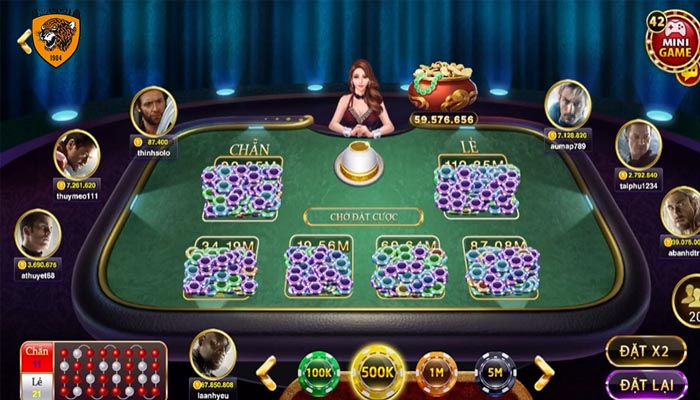The width and height of the screenshot is (700, 400).
Task: Pick the 1M orange chip
Action: [x=436, y=372]
